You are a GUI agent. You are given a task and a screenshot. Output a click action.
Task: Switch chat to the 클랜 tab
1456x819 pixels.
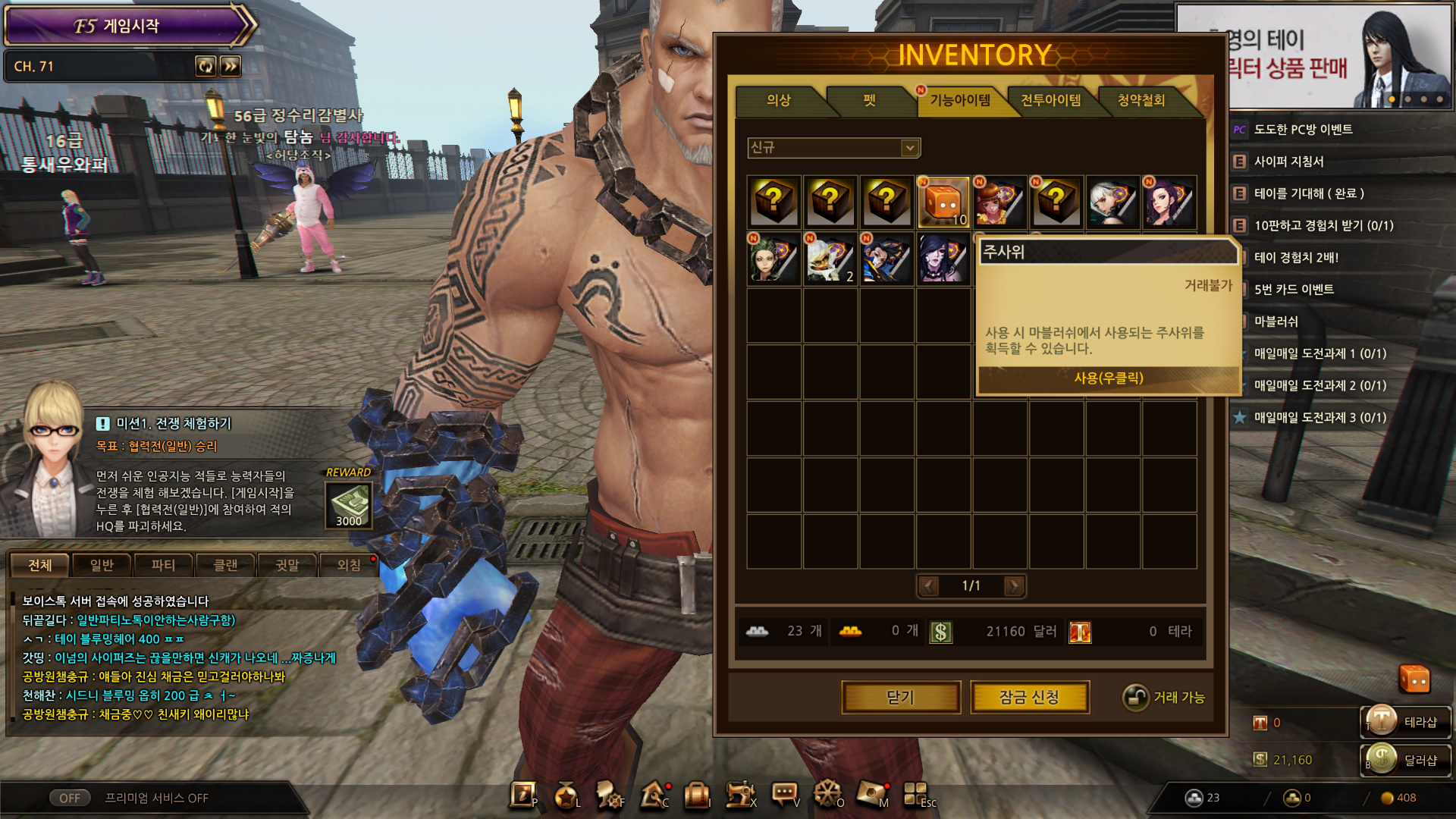pos(225,565)
